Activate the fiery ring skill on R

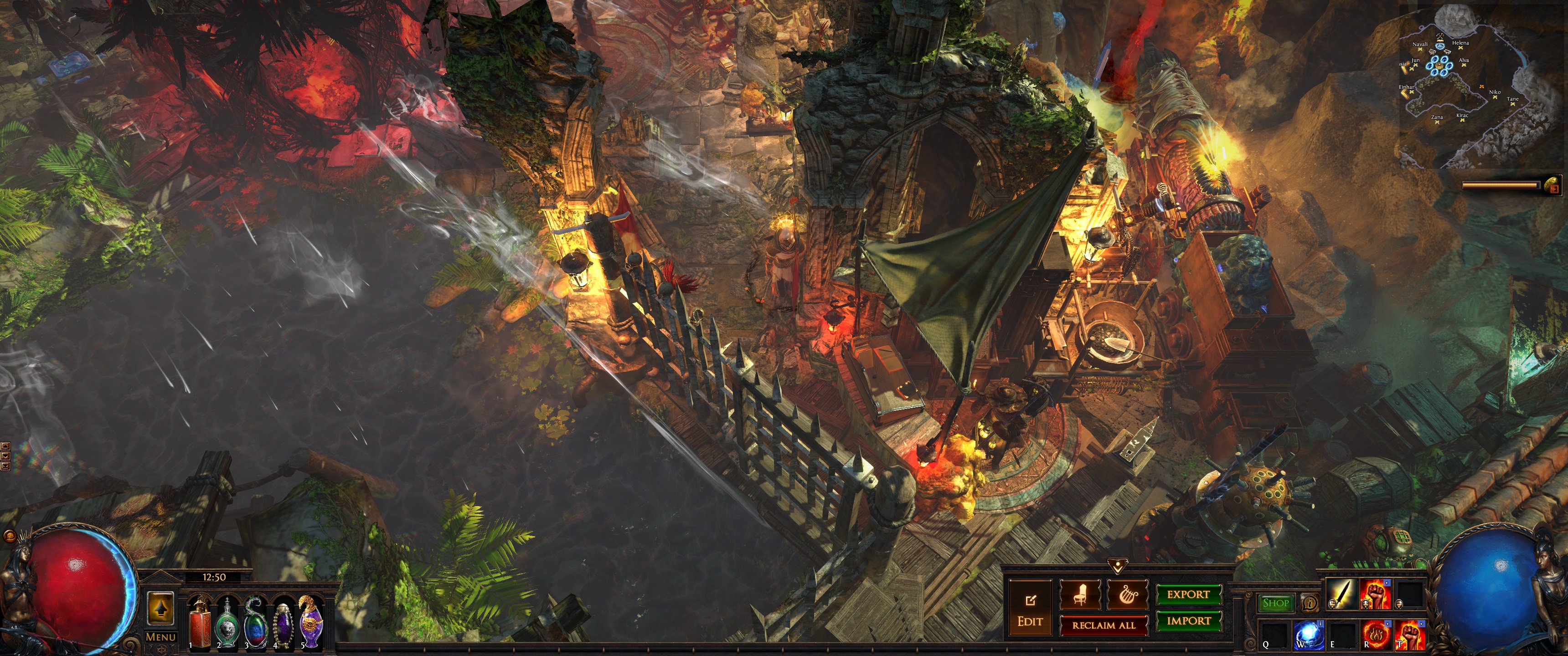click(x=1375, y=635)
